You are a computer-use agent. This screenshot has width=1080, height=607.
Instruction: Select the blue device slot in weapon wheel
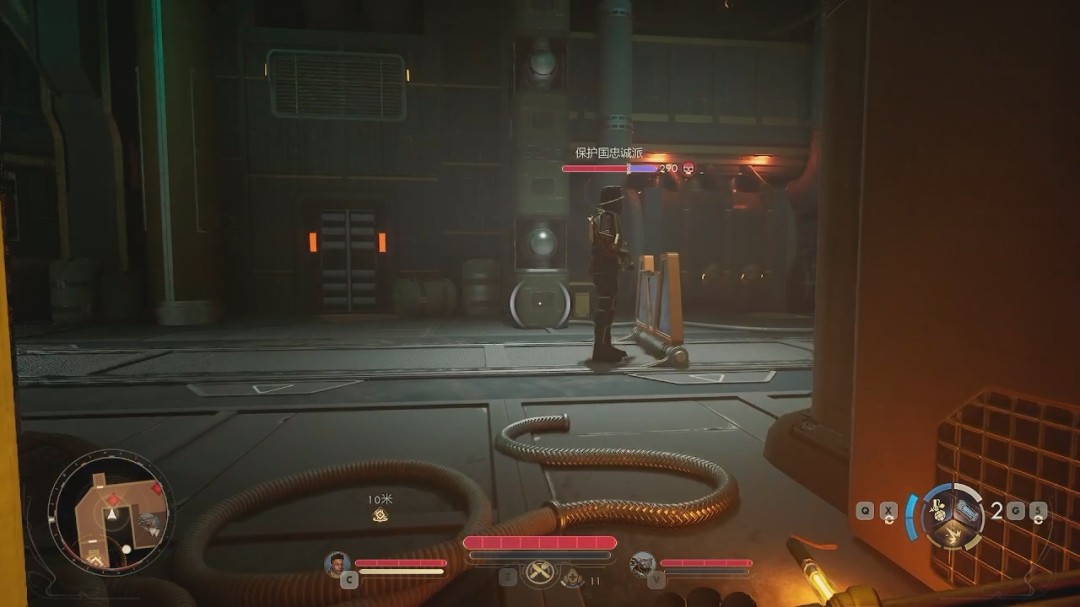point(966,510)
